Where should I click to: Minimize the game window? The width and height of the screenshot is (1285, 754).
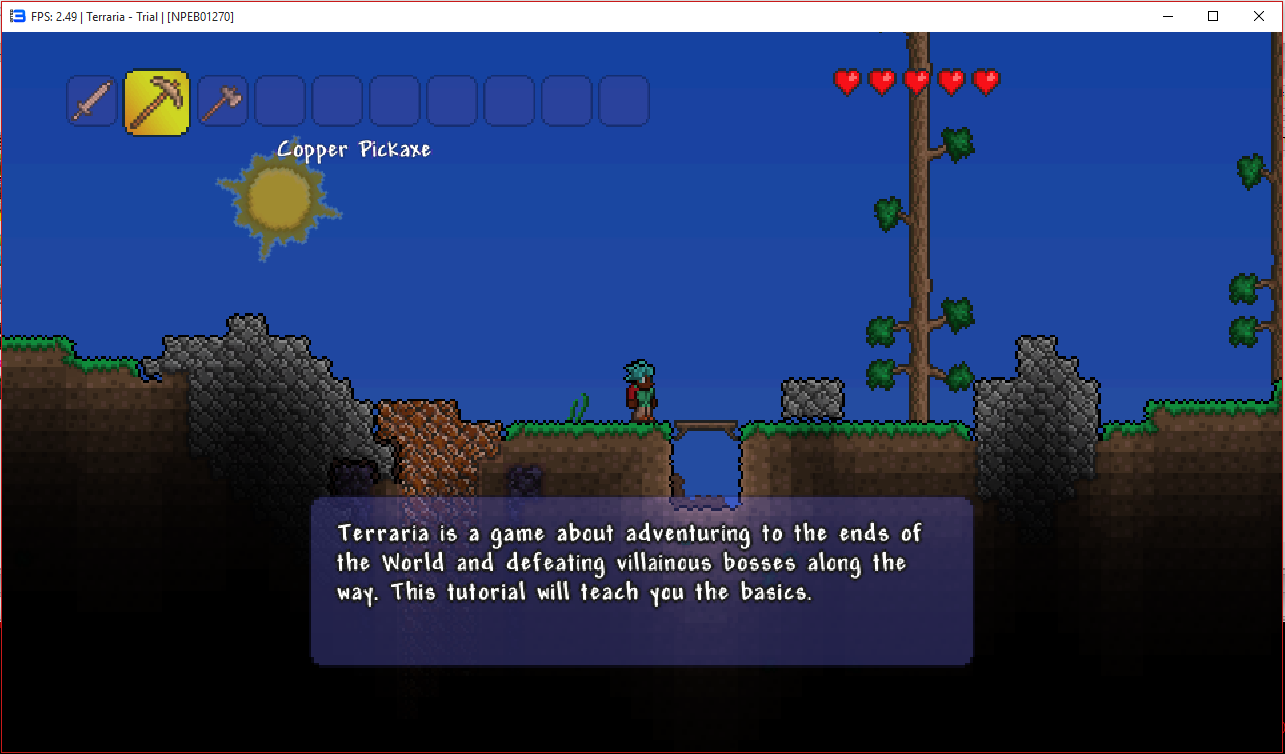tap(1167, 16)
